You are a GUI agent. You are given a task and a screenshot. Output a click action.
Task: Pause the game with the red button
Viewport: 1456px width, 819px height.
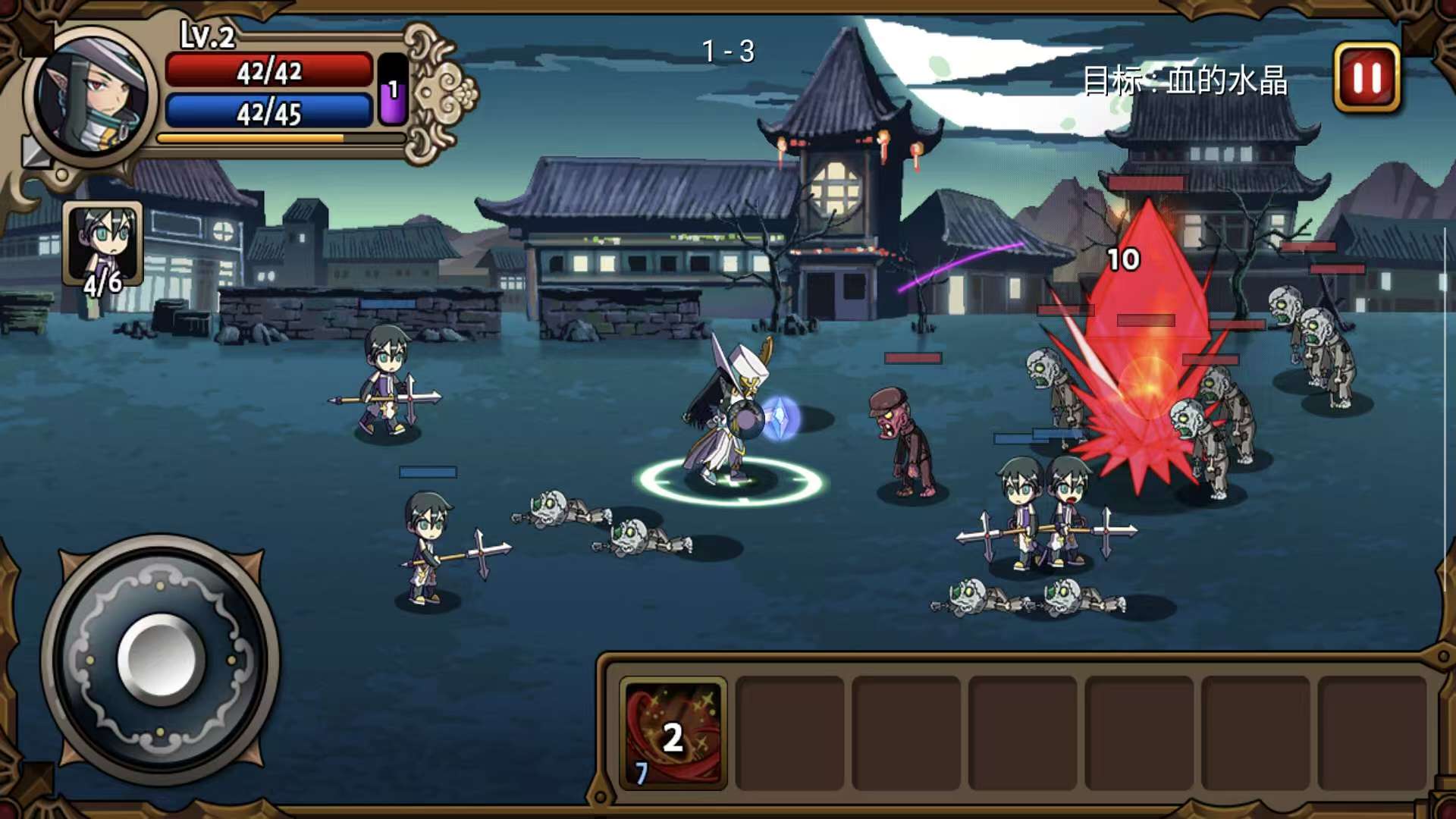click(x=1367, y=77)
